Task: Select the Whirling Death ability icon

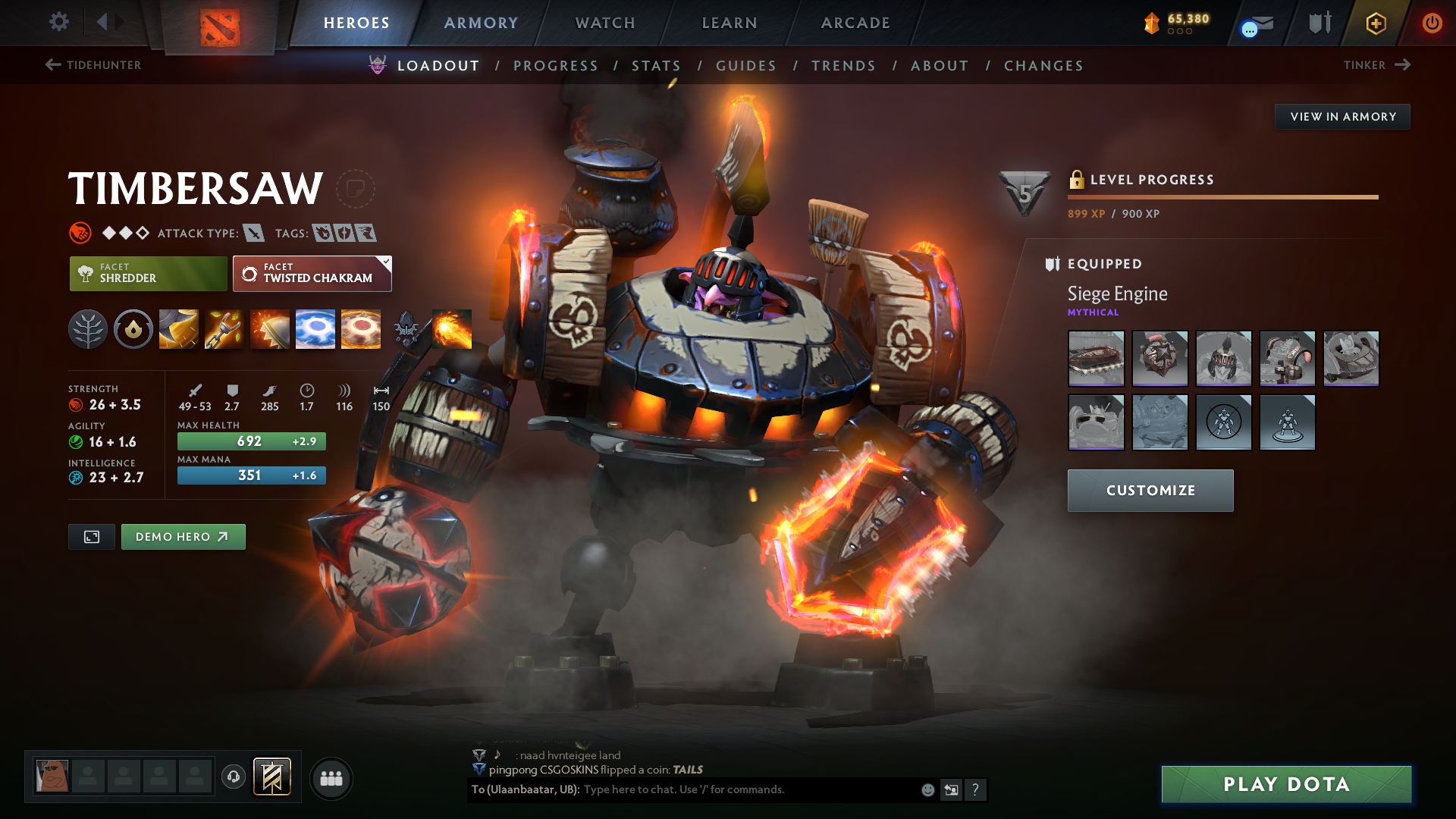Action: (178, 328)
